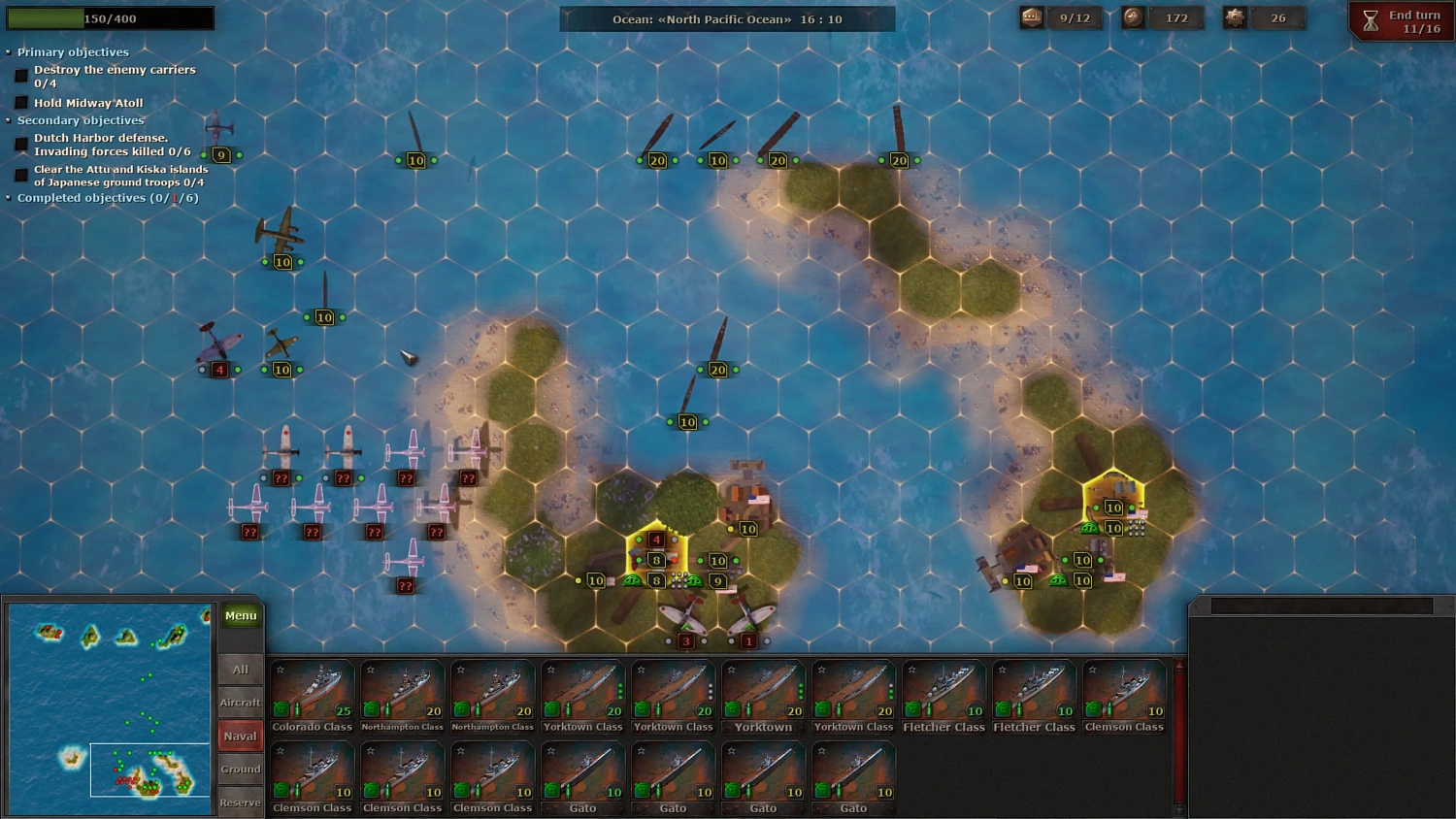Check the Hold Midway Atoll objective box
This screenshot has width=1456, height=819.
click(x=21, y=102)
